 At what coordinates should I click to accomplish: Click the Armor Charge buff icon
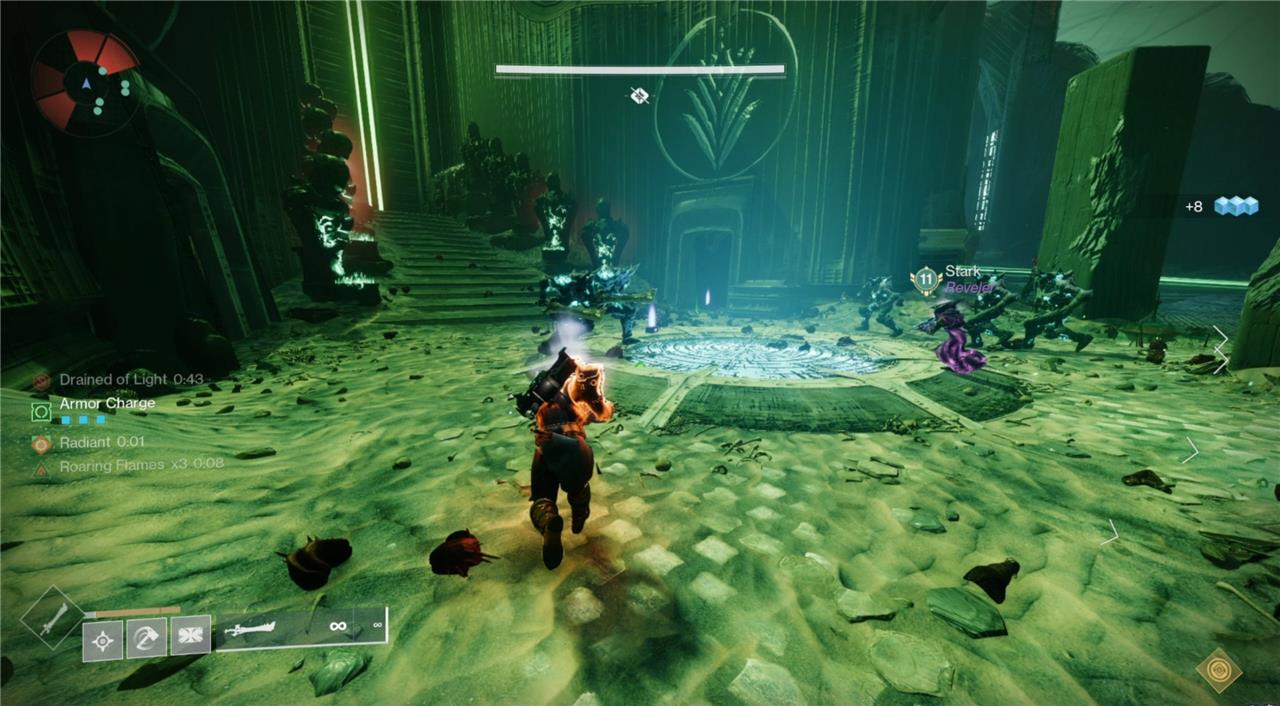(41, 410)
